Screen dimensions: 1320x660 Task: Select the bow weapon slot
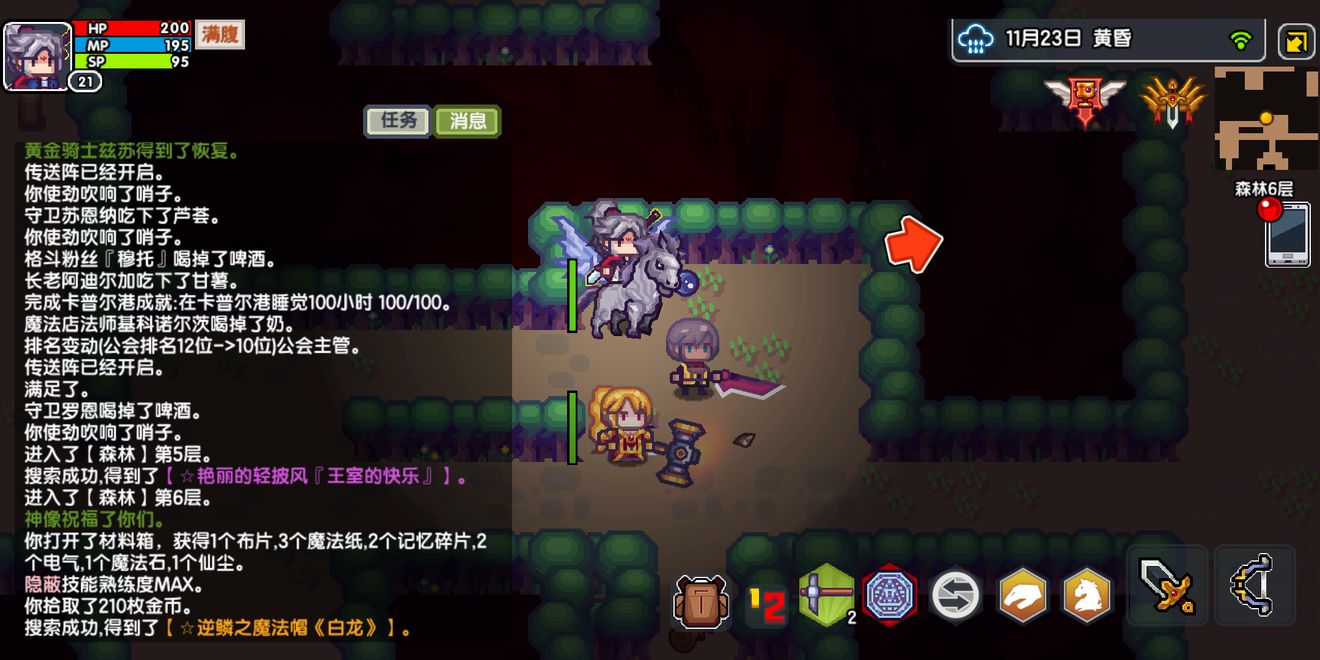click(1255, 586)
